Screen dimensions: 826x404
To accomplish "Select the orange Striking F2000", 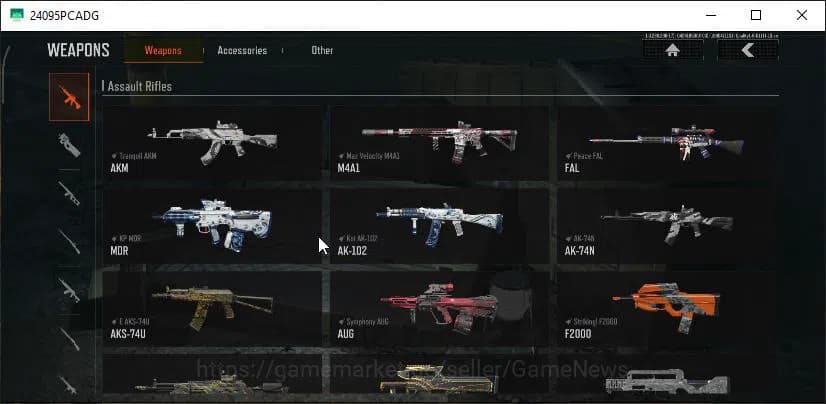I will coord(666,307).
